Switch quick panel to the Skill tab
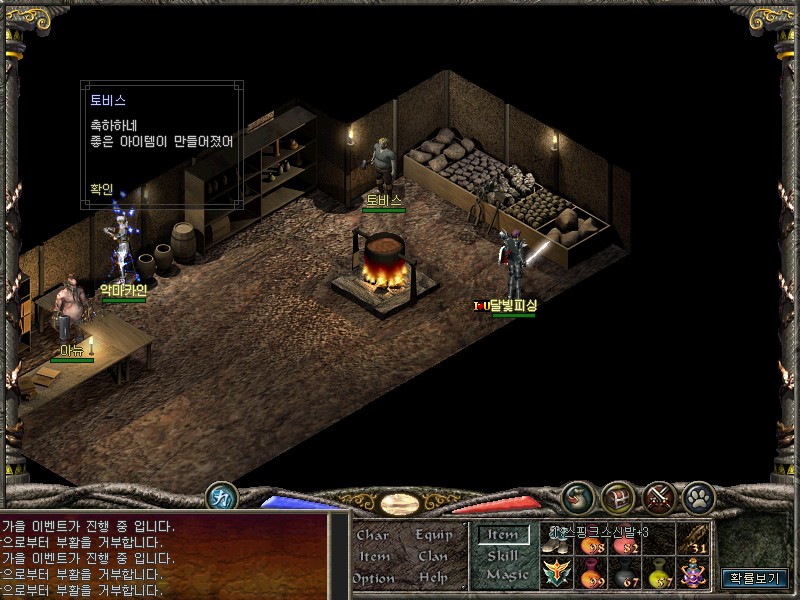 503,555
